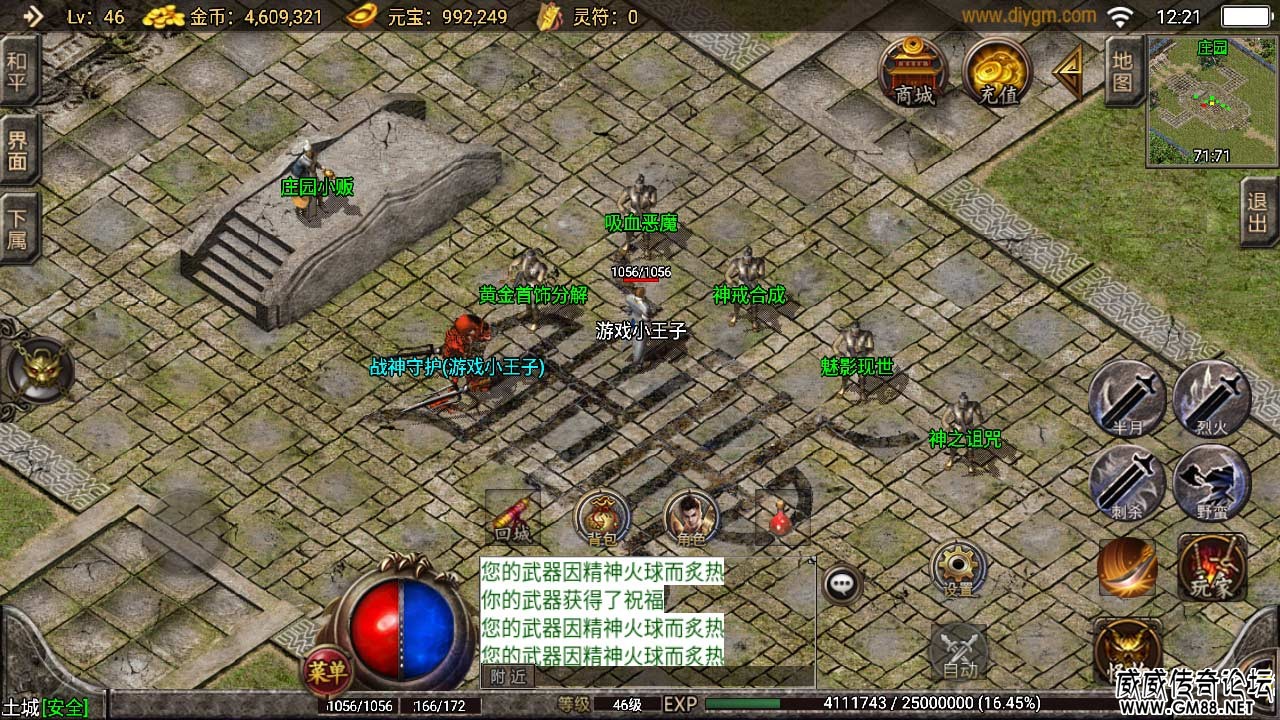Toggle the 和平 attack mode button

click(18, 71)
